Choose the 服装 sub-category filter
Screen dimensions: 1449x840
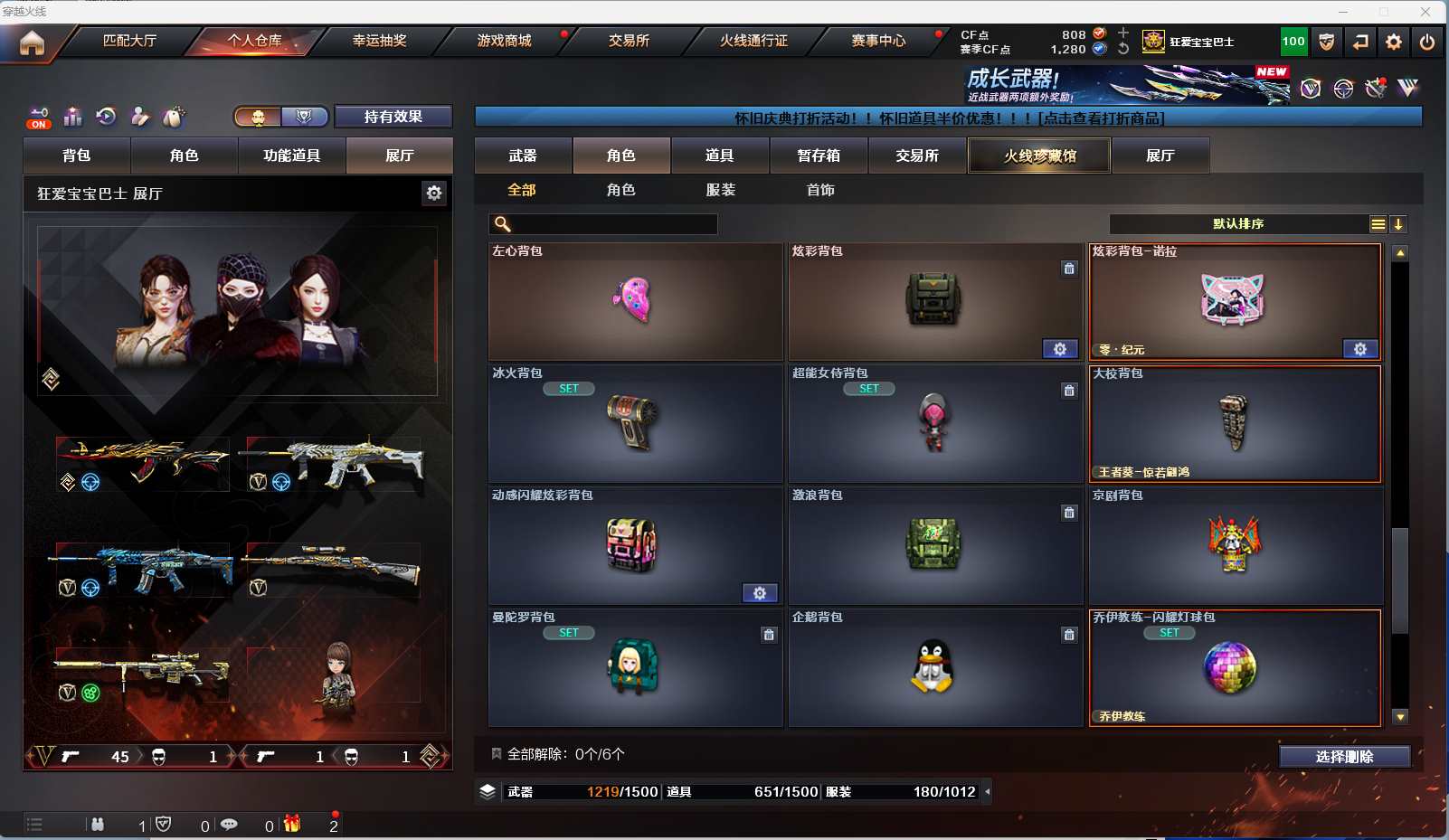(x=721, y=190)
